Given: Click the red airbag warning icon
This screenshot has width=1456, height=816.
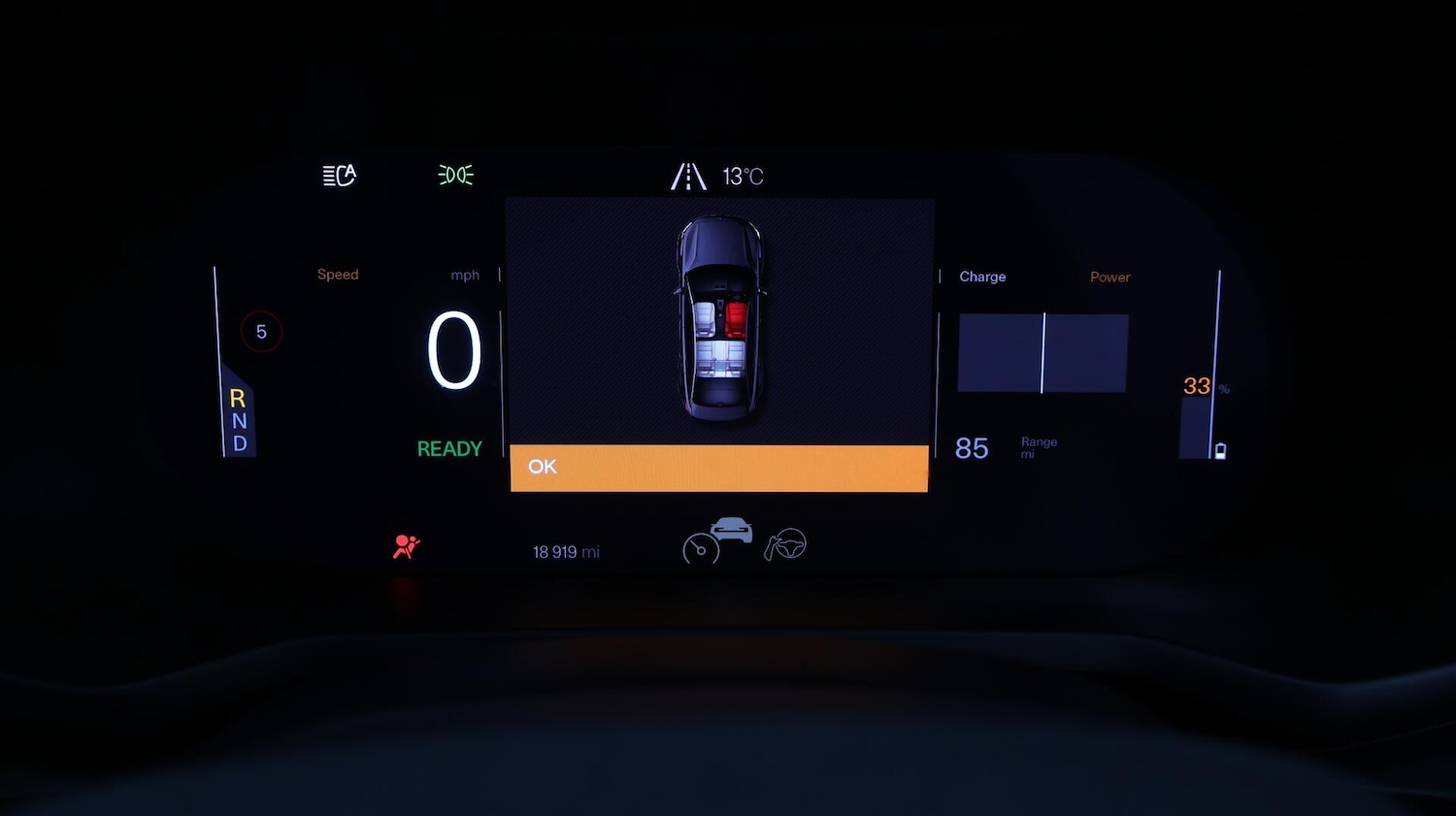Looking at the screenshot, I should point(406,547).
